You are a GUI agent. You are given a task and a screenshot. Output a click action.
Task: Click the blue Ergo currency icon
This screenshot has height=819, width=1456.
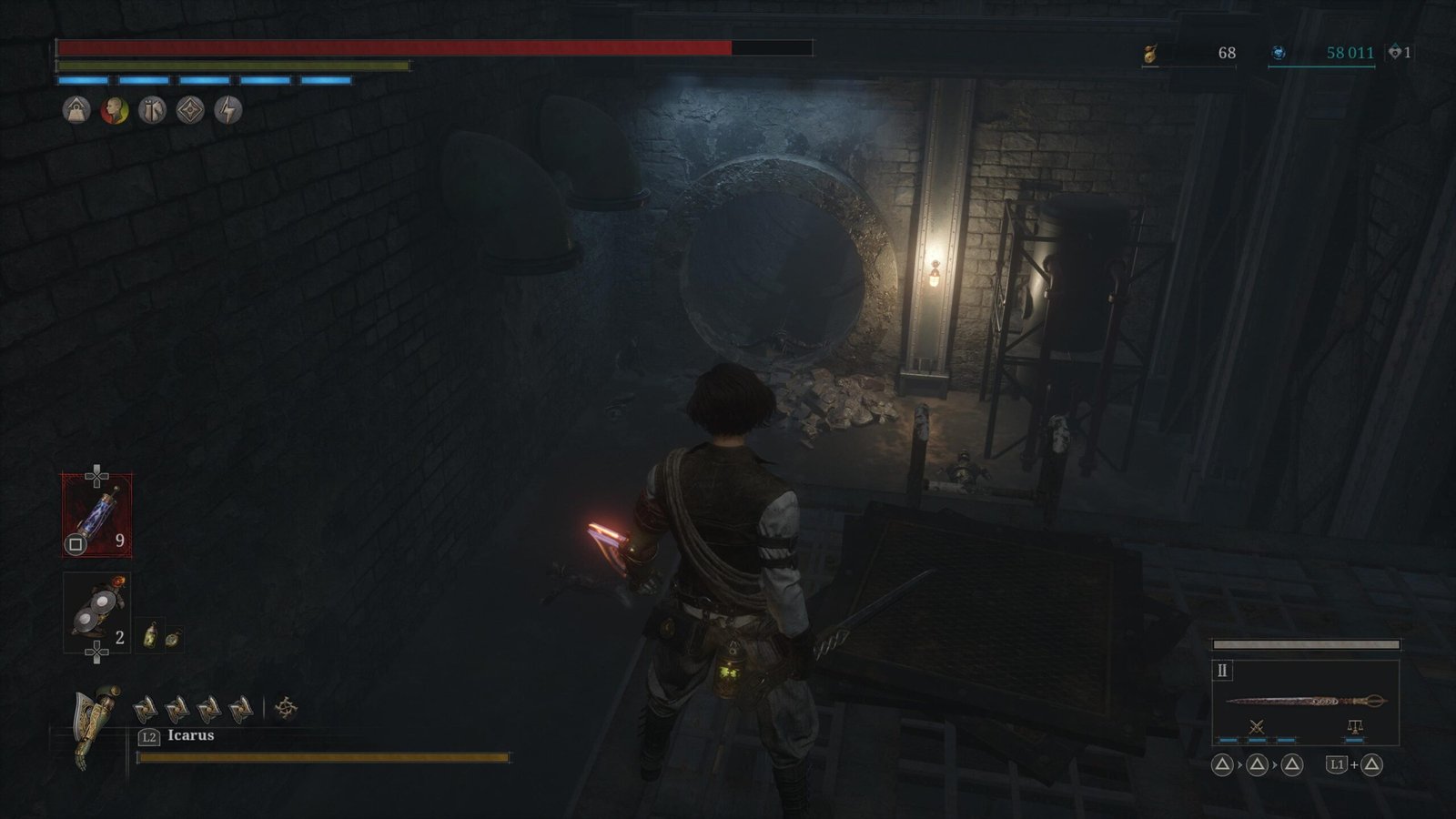tap(1279, 53)
